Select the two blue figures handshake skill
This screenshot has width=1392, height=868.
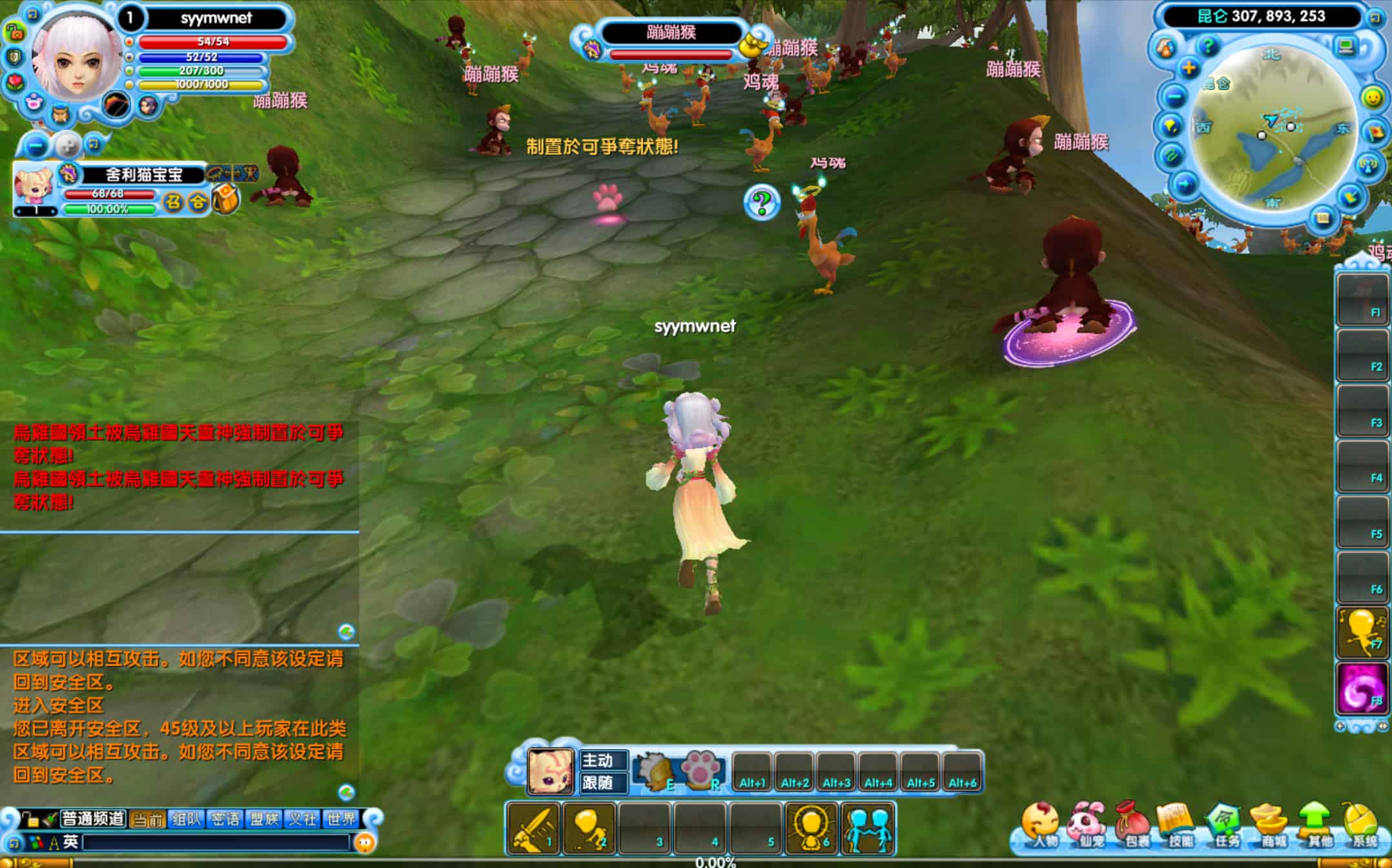tap(868, 828)
